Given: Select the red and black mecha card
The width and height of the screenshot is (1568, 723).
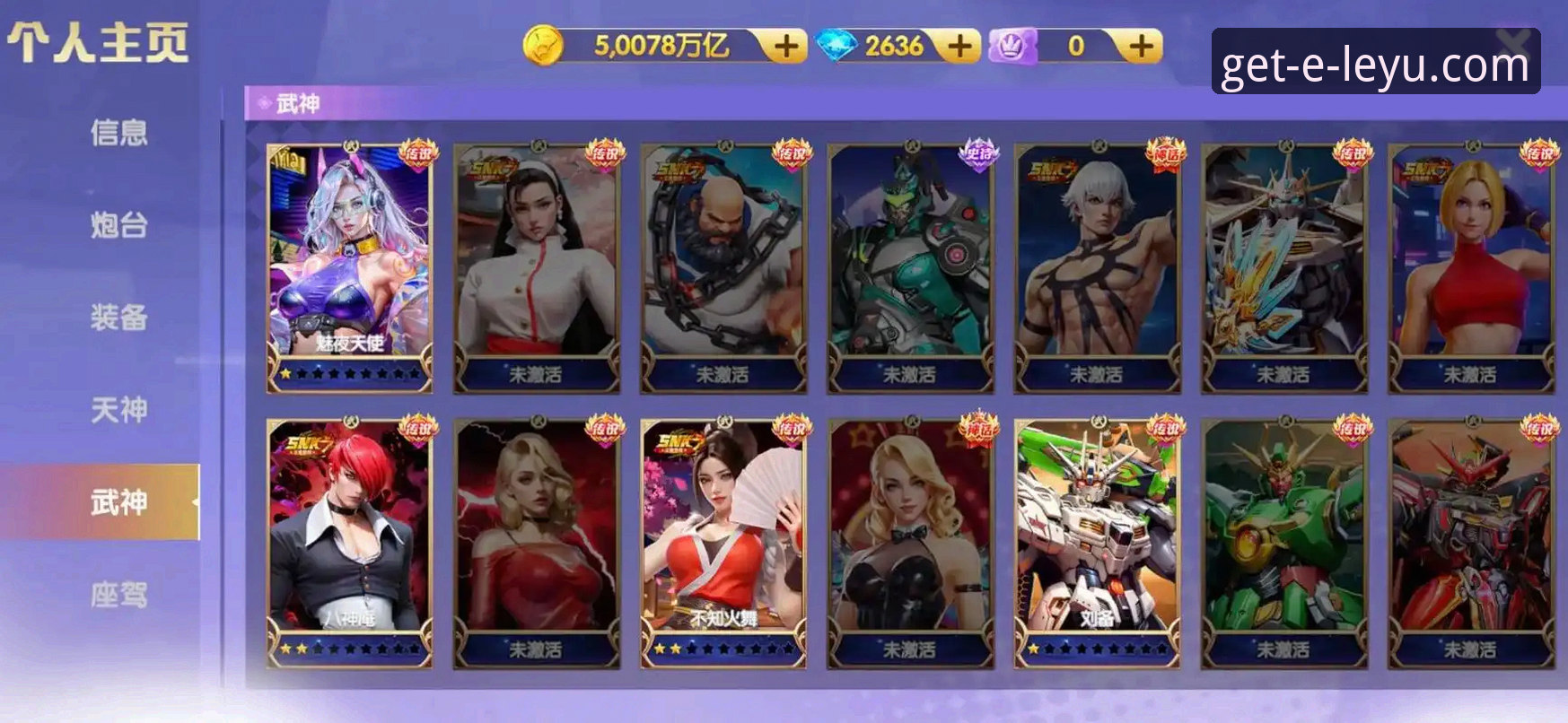Looking at the screenshot, I should pos(1470,542).
